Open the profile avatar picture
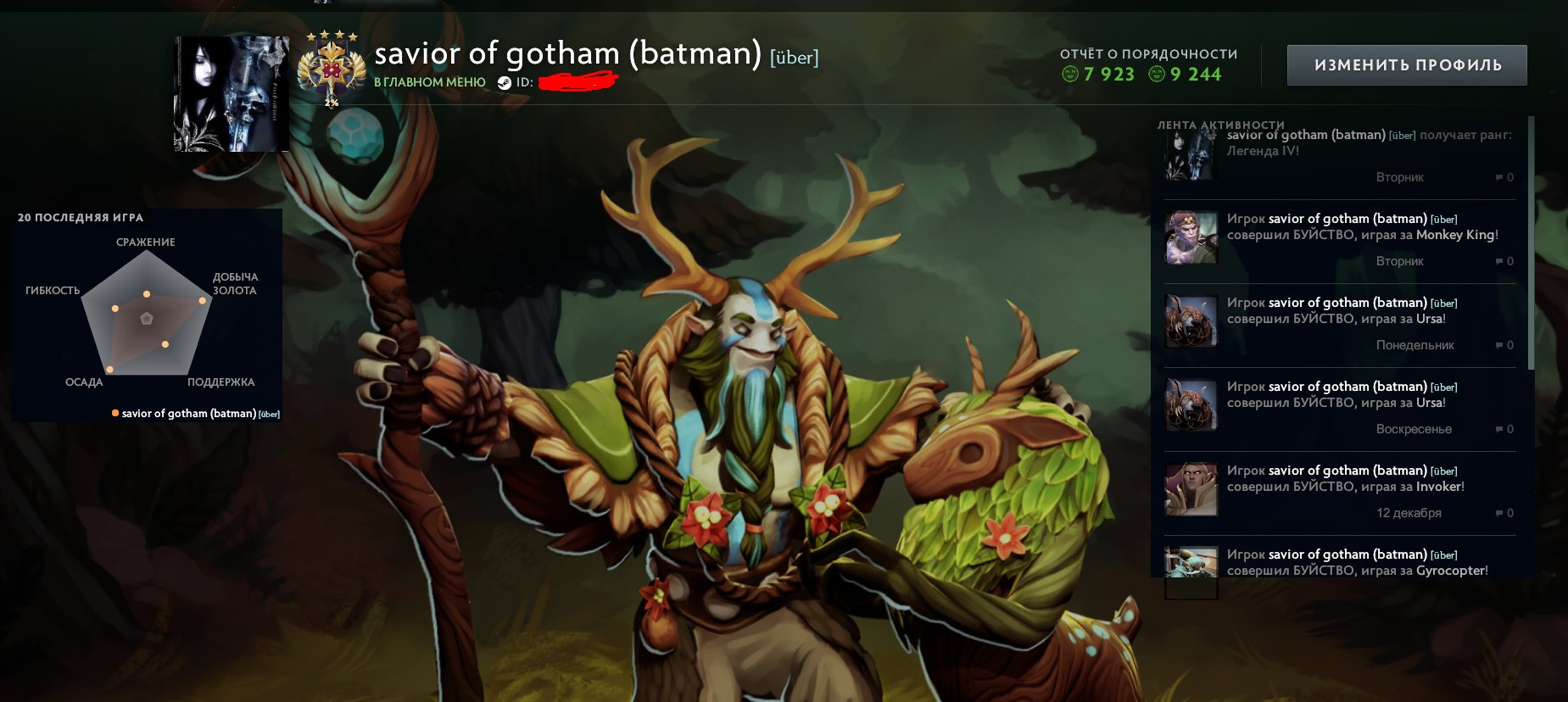 [231, 93]
